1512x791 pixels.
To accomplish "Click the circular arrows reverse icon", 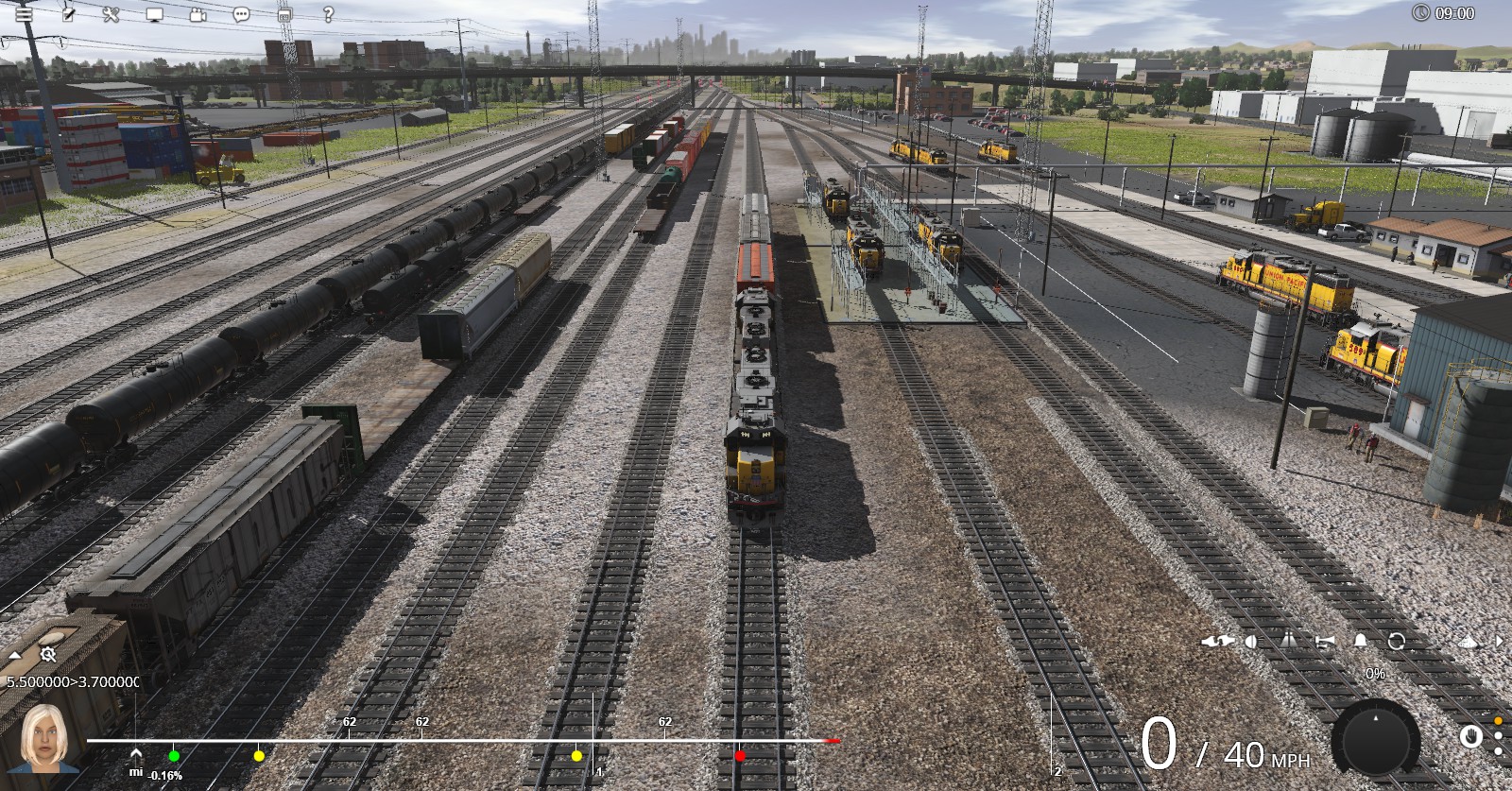I will point(1397,642).
